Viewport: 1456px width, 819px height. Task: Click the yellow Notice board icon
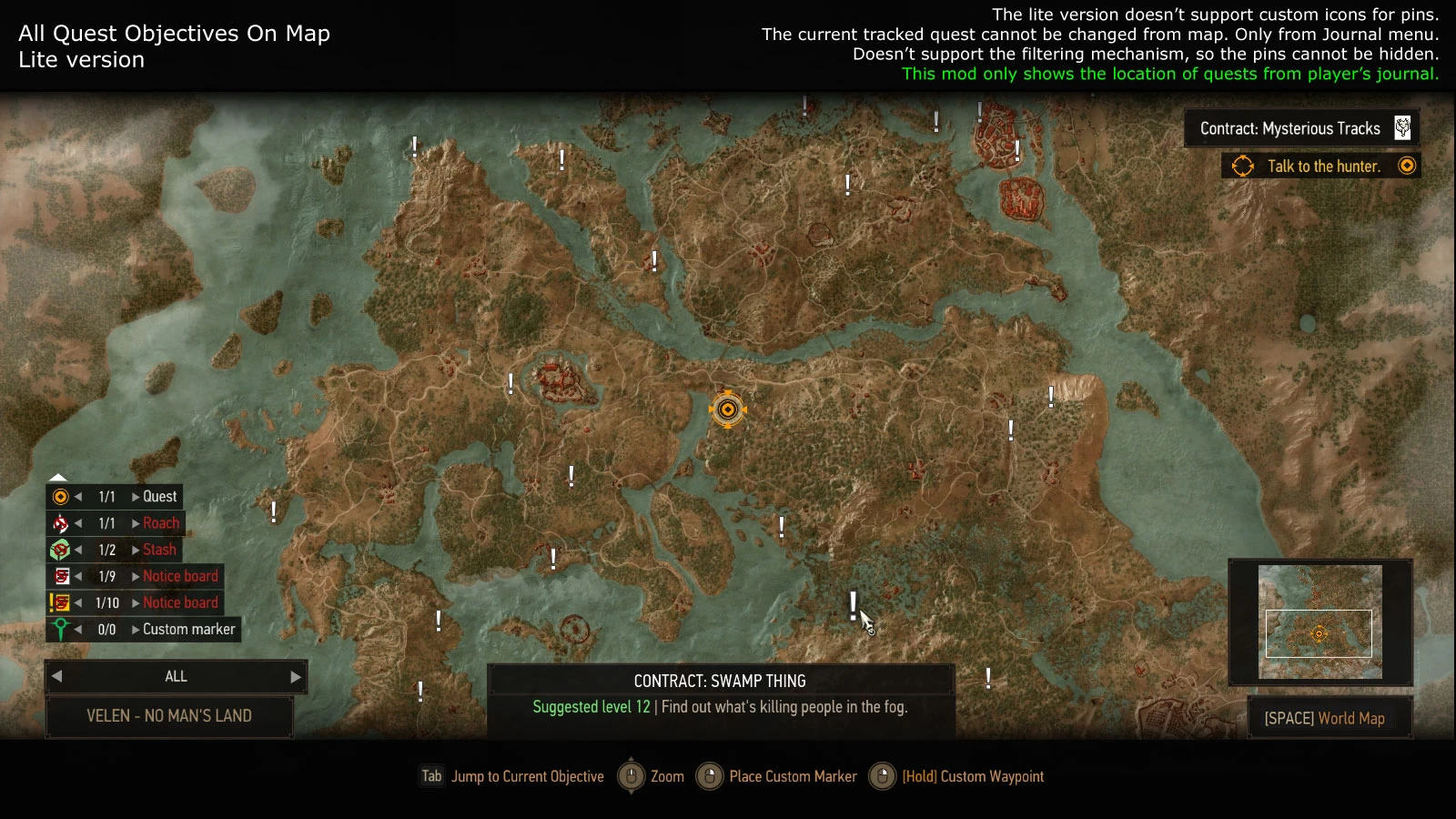[60, 602]
